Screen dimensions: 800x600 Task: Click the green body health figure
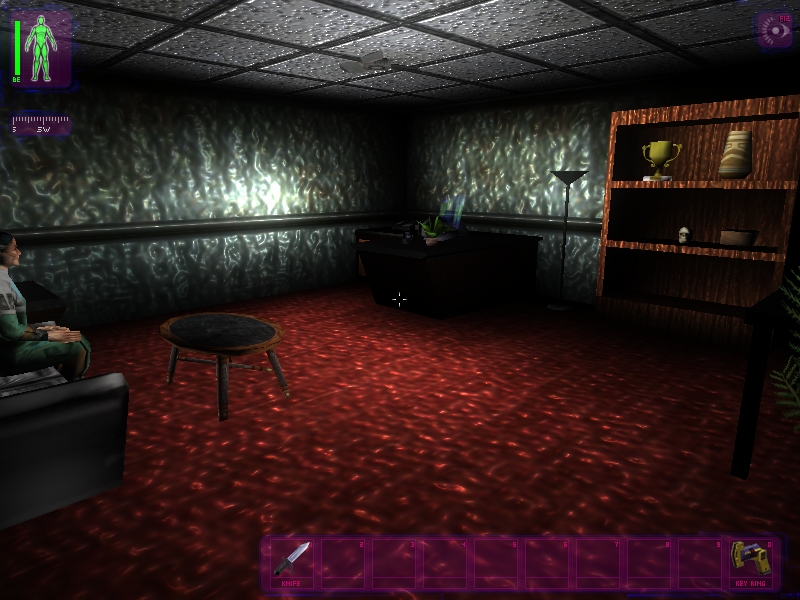tap(42, 47)
